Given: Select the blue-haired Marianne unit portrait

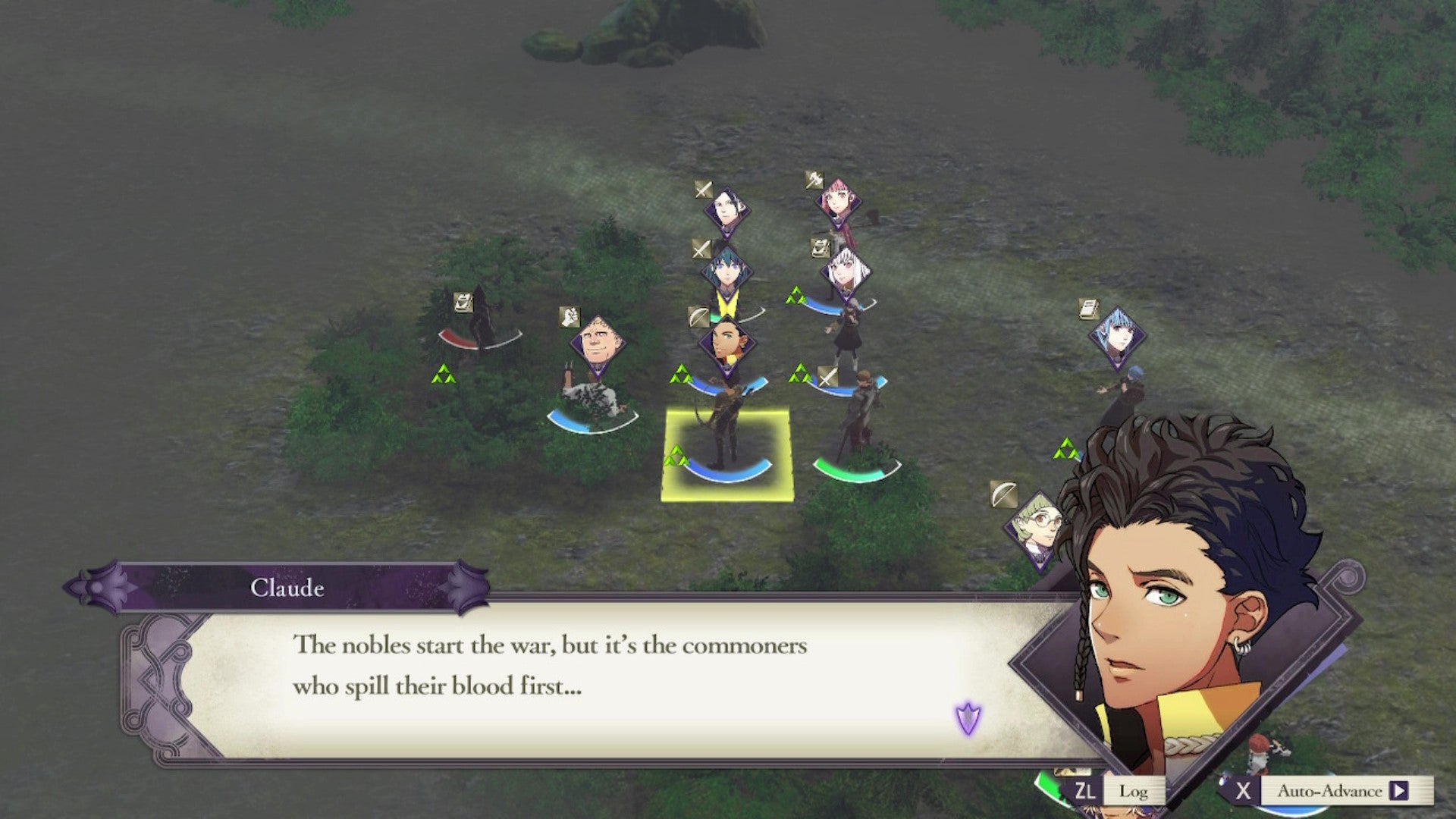Looking at the screenshot, I should click(1117, 337).
